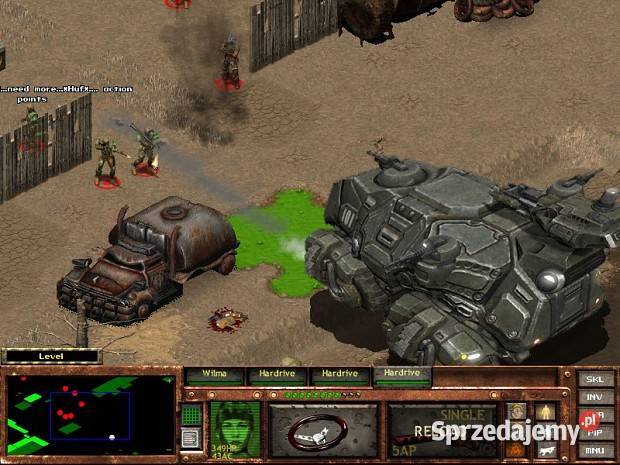Click the weapon slot showing SINGLE mode
This screenshot has width=620, height=465.
coord(442,428)
